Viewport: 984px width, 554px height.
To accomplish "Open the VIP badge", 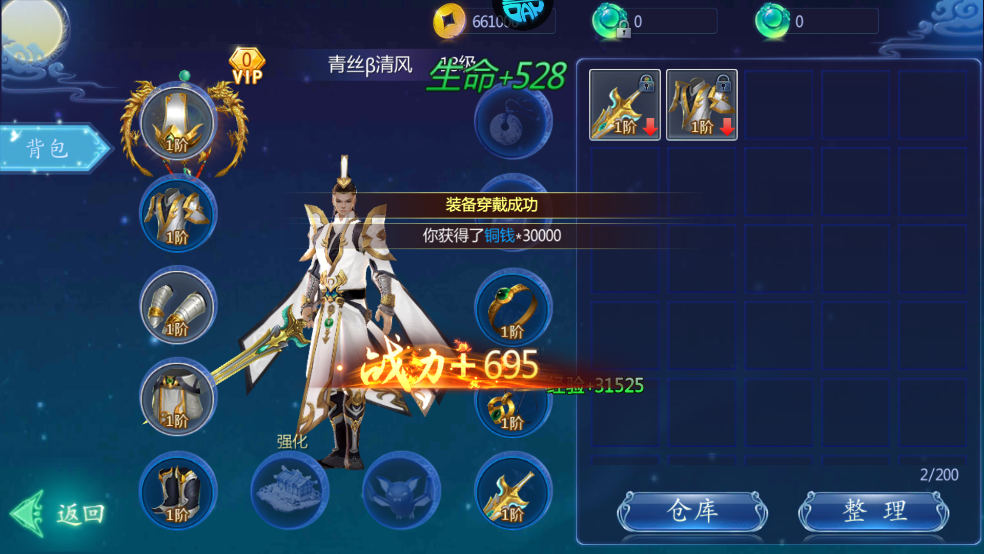I will (246, 66).
